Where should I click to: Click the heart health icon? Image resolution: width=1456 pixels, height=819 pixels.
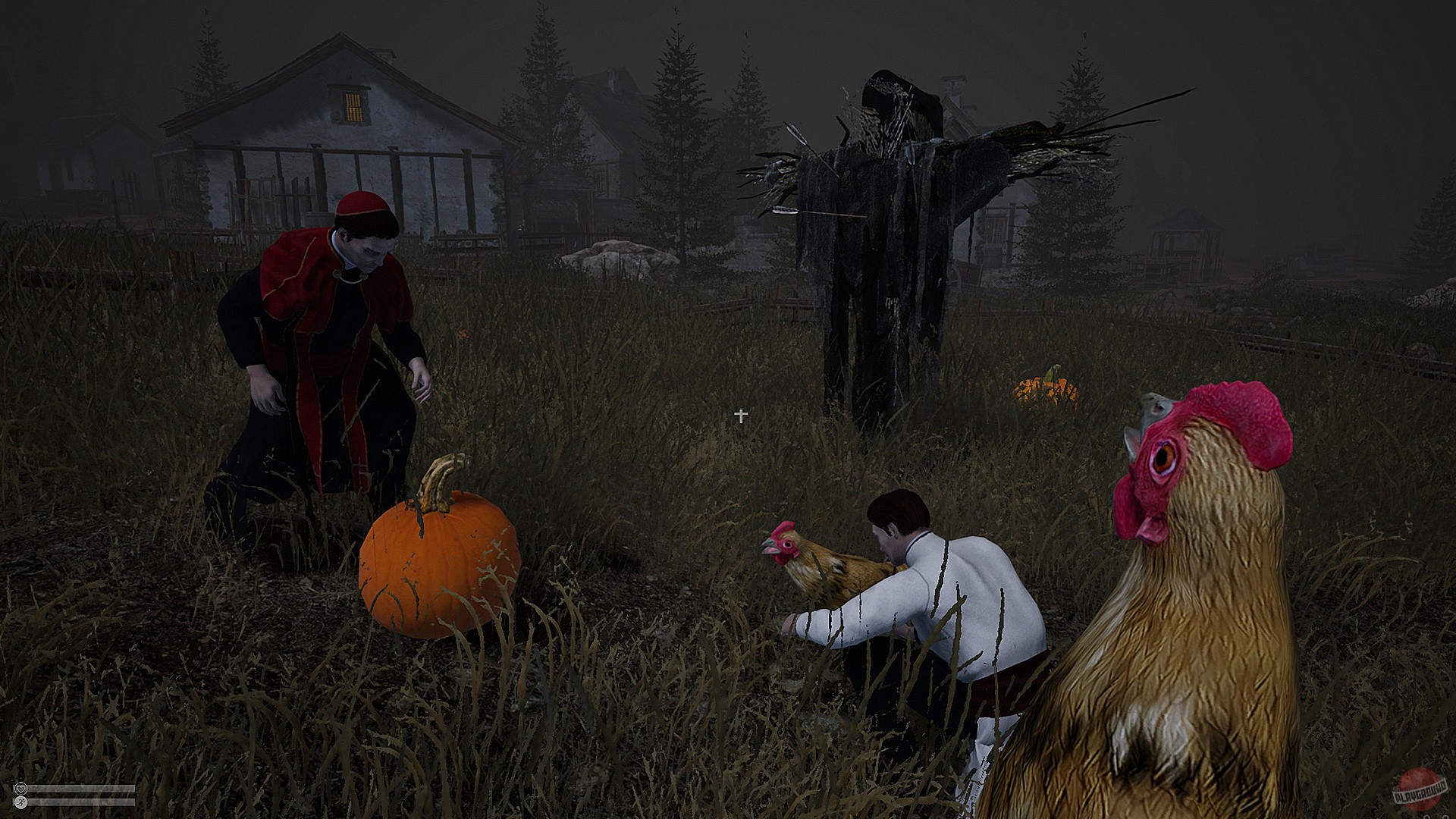[21, 789]
